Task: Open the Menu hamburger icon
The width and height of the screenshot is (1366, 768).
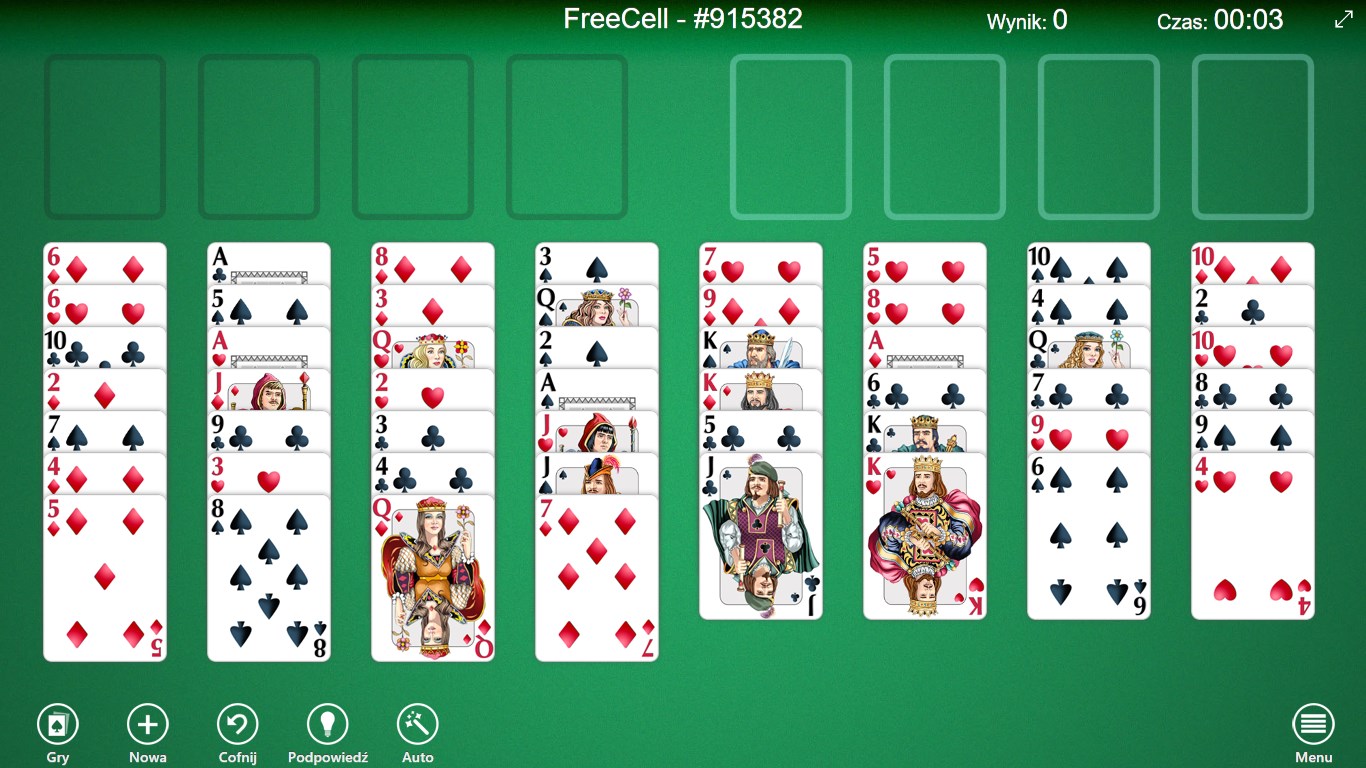Action: point(1313,722)
